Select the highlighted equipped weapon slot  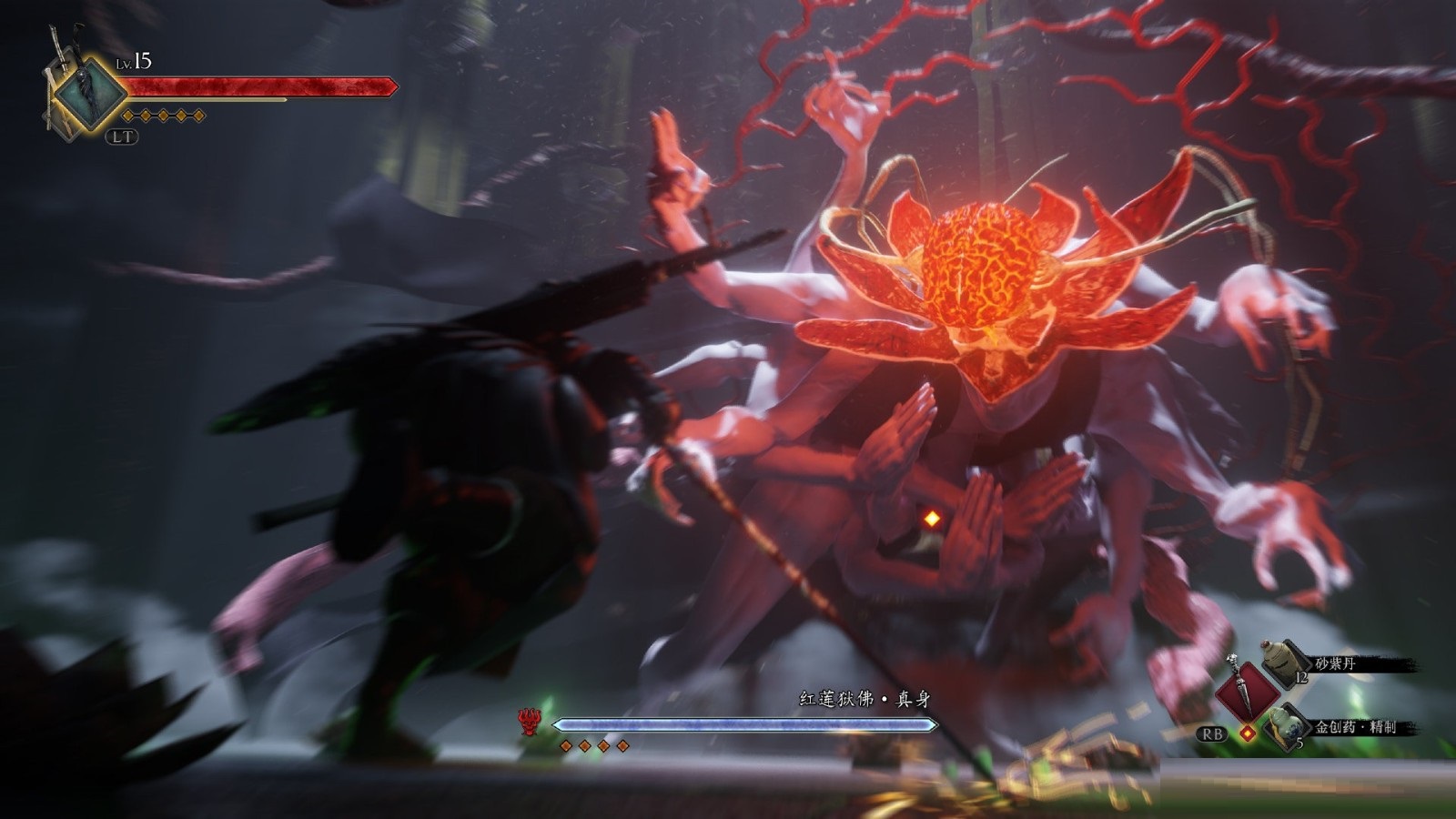pos(88,93)
